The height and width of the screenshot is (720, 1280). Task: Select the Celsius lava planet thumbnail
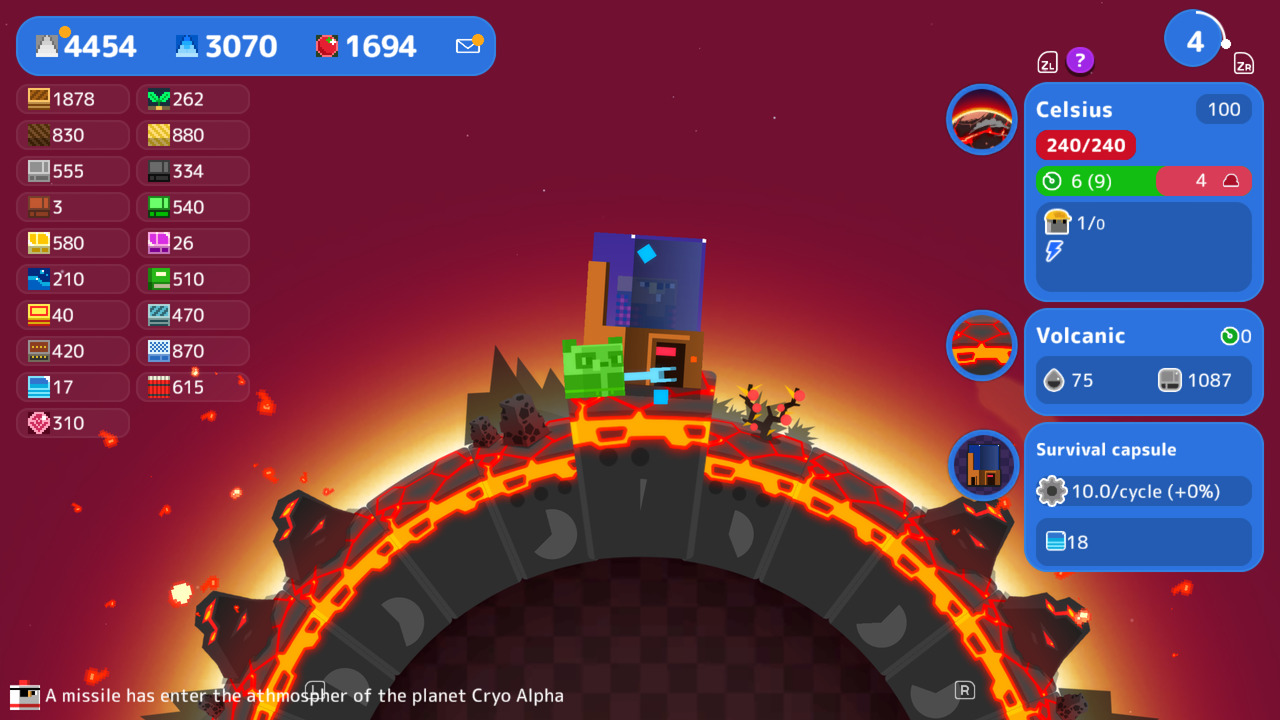(x=981, y=119)
